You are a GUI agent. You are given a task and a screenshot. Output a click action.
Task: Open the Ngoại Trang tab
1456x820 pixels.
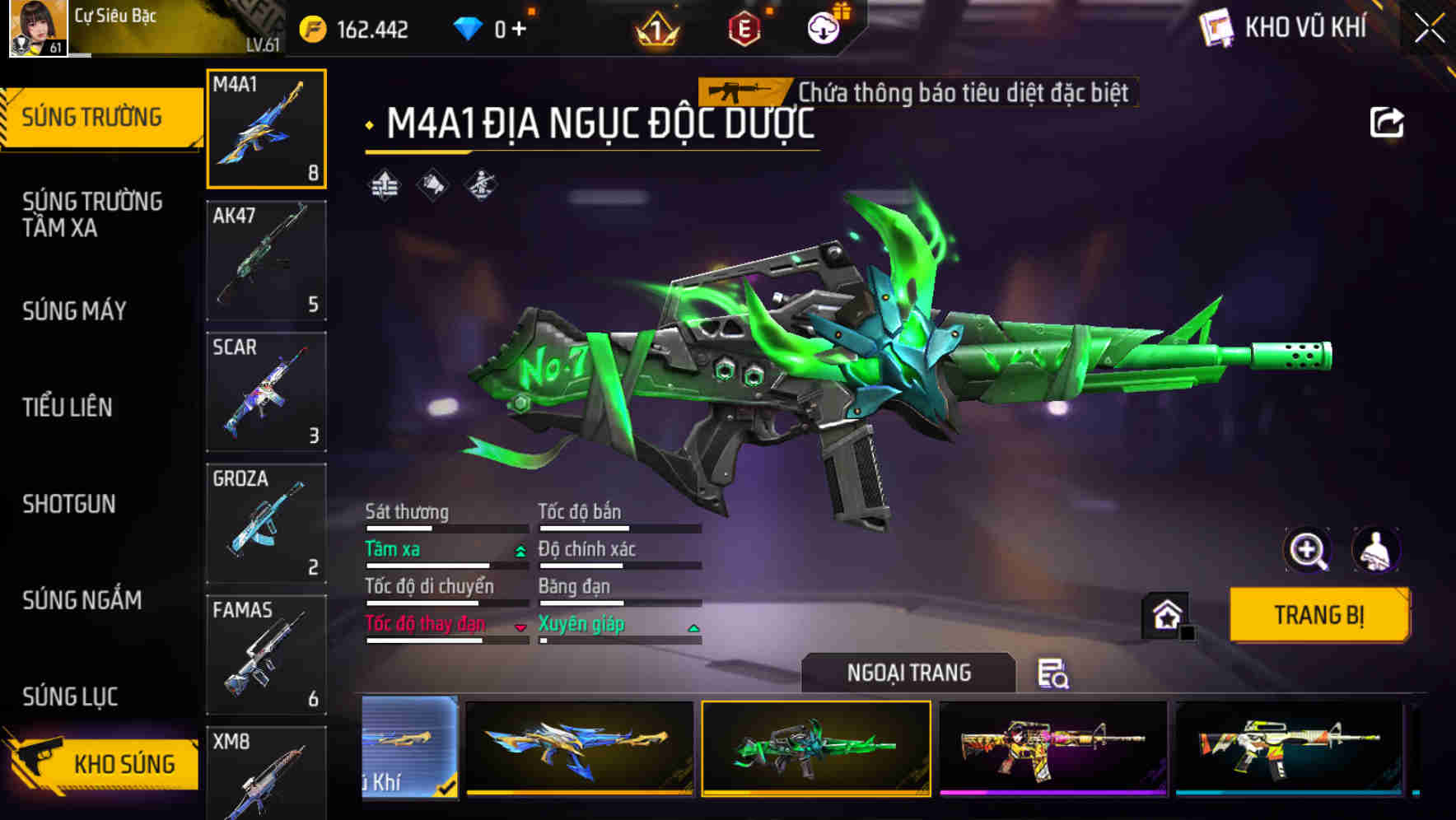coord(908,672)
